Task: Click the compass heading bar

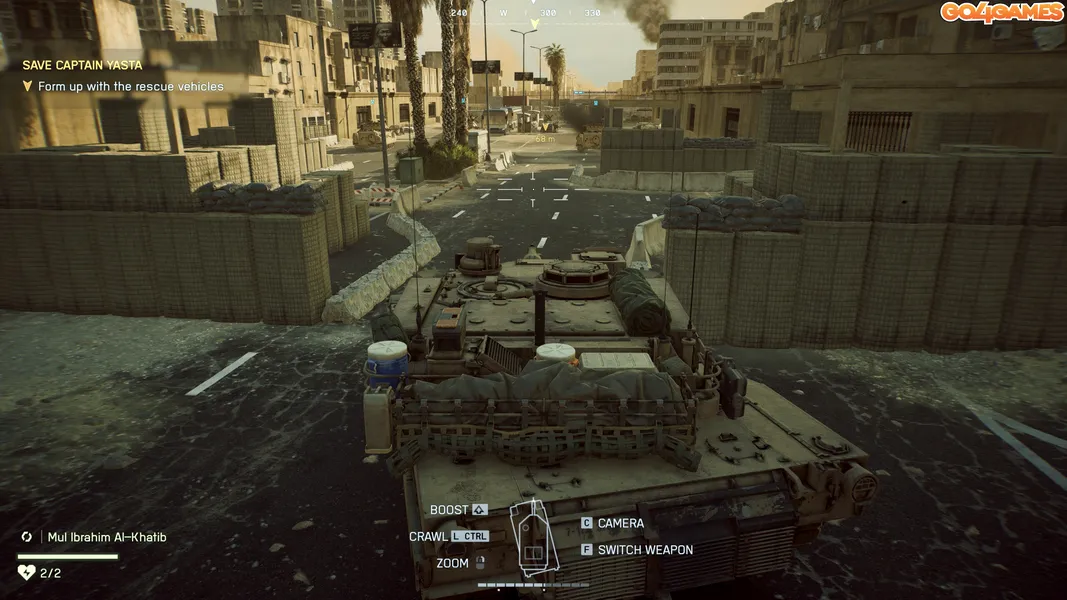Action: click(526, 13)
